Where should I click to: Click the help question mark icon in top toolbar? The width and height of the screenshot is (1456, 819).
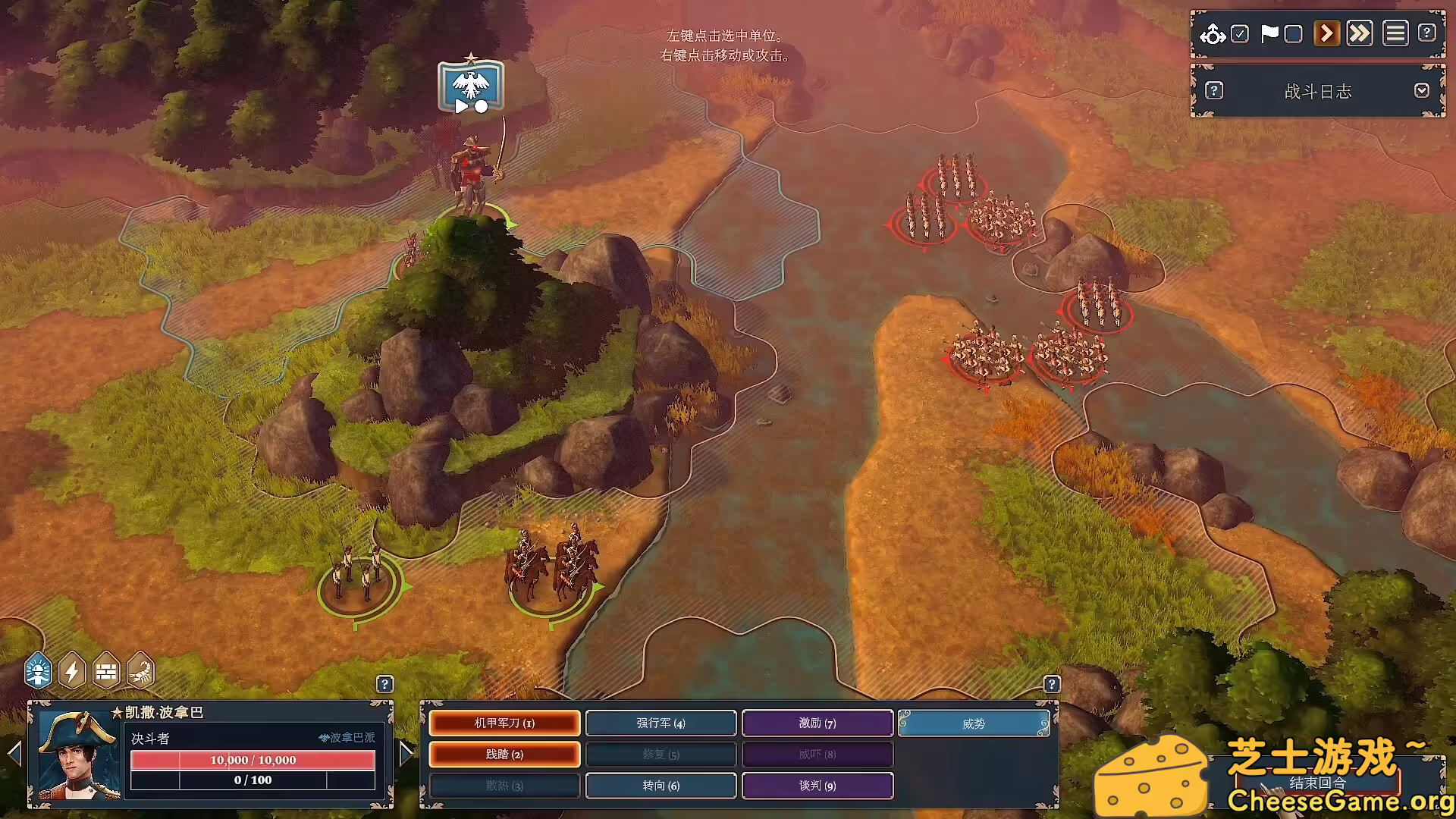tap(1427, 33)
